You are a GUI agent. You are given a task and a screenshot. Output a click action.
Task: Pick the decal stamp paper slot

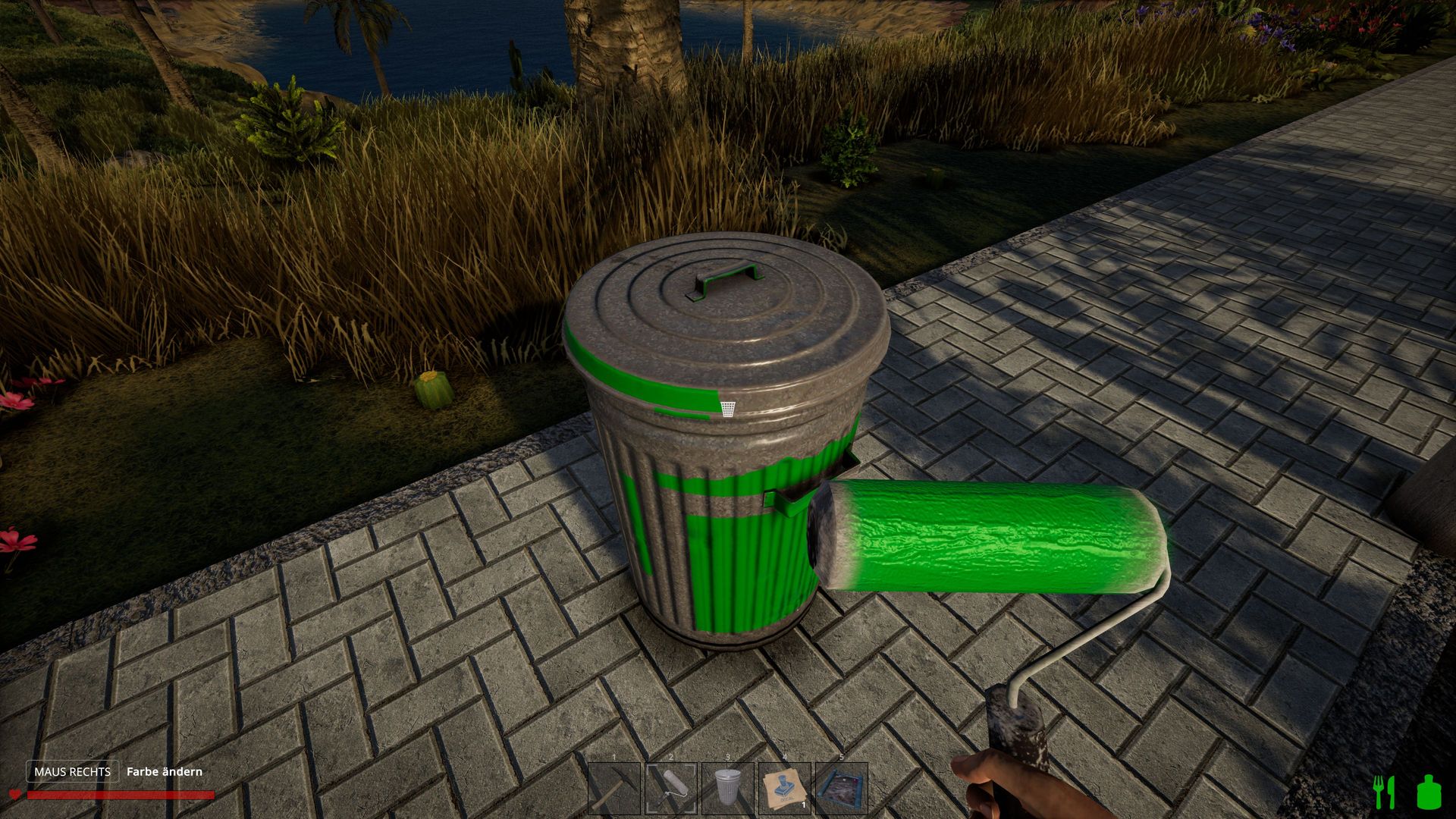pos(785,789)
